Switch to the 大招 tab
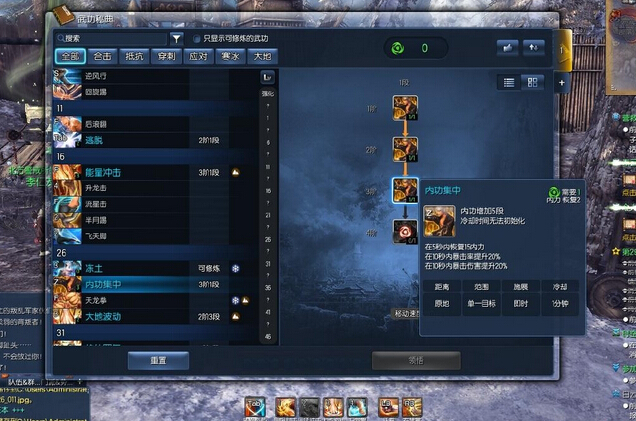636x421 pixels. click(261, 57)
